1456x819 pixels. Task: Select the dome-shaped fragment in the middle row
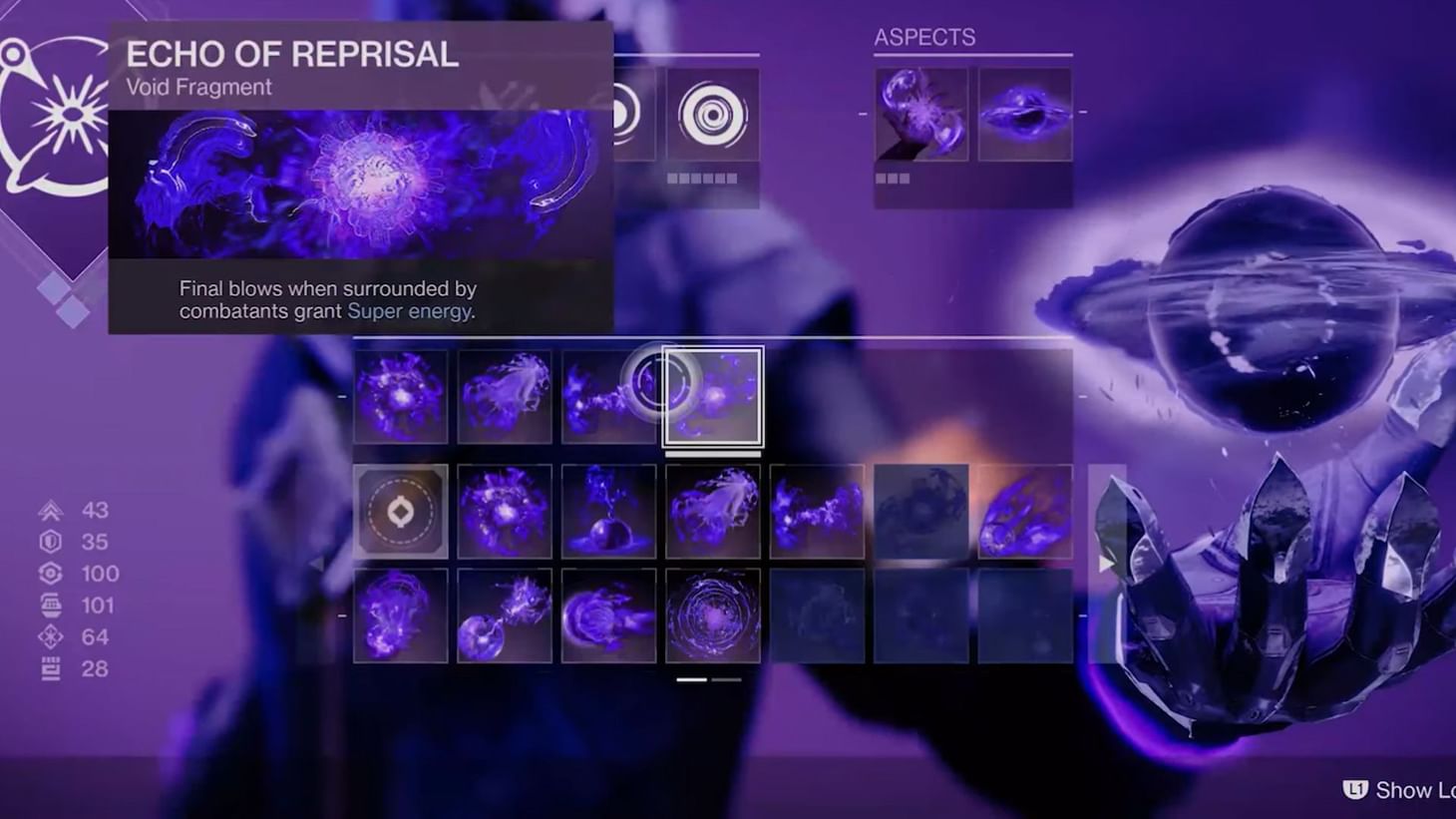point(609,512)
